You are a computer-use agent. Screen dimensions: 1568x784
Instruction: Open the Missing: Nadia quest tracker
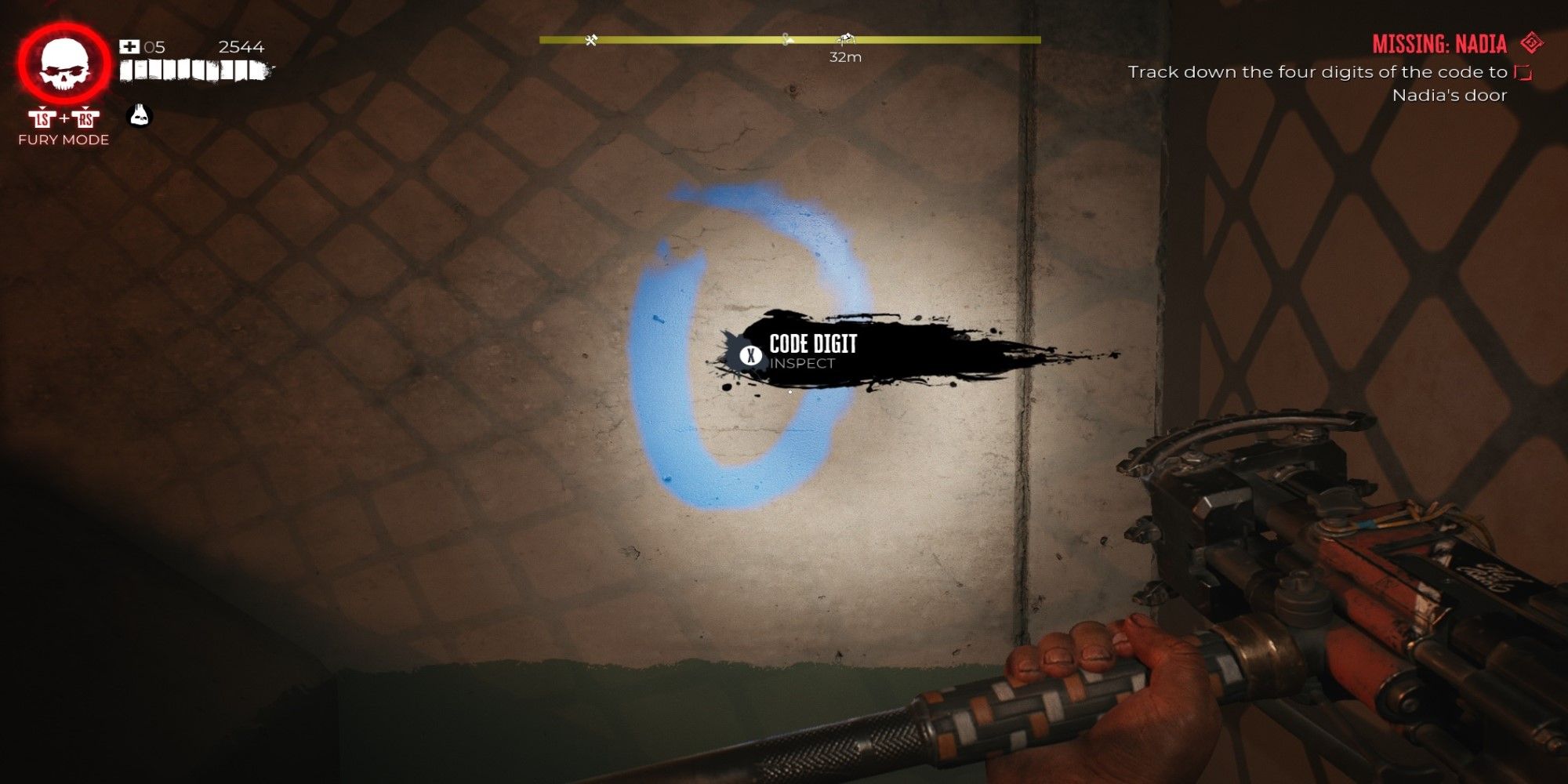click(x=1439, y=44)
